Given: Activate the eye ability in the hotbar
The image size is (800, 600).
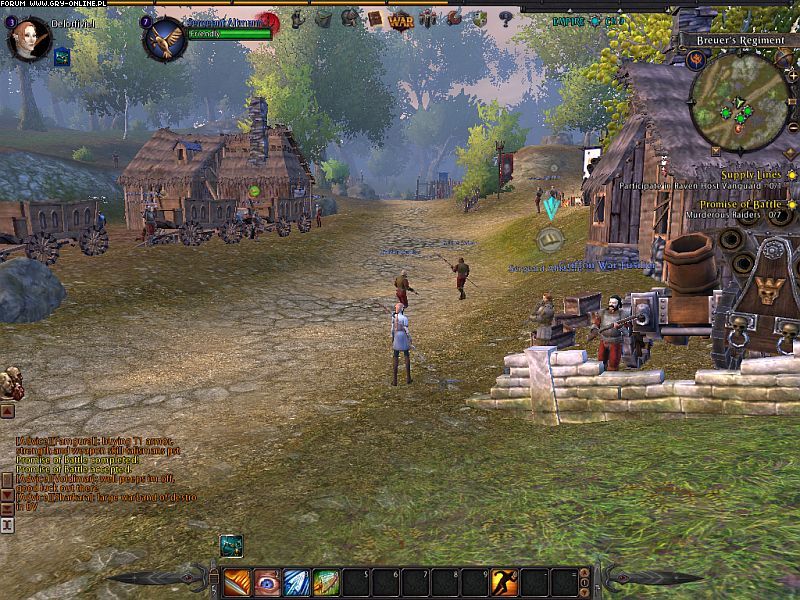Looking at the screenshot, I should point(267,581).
